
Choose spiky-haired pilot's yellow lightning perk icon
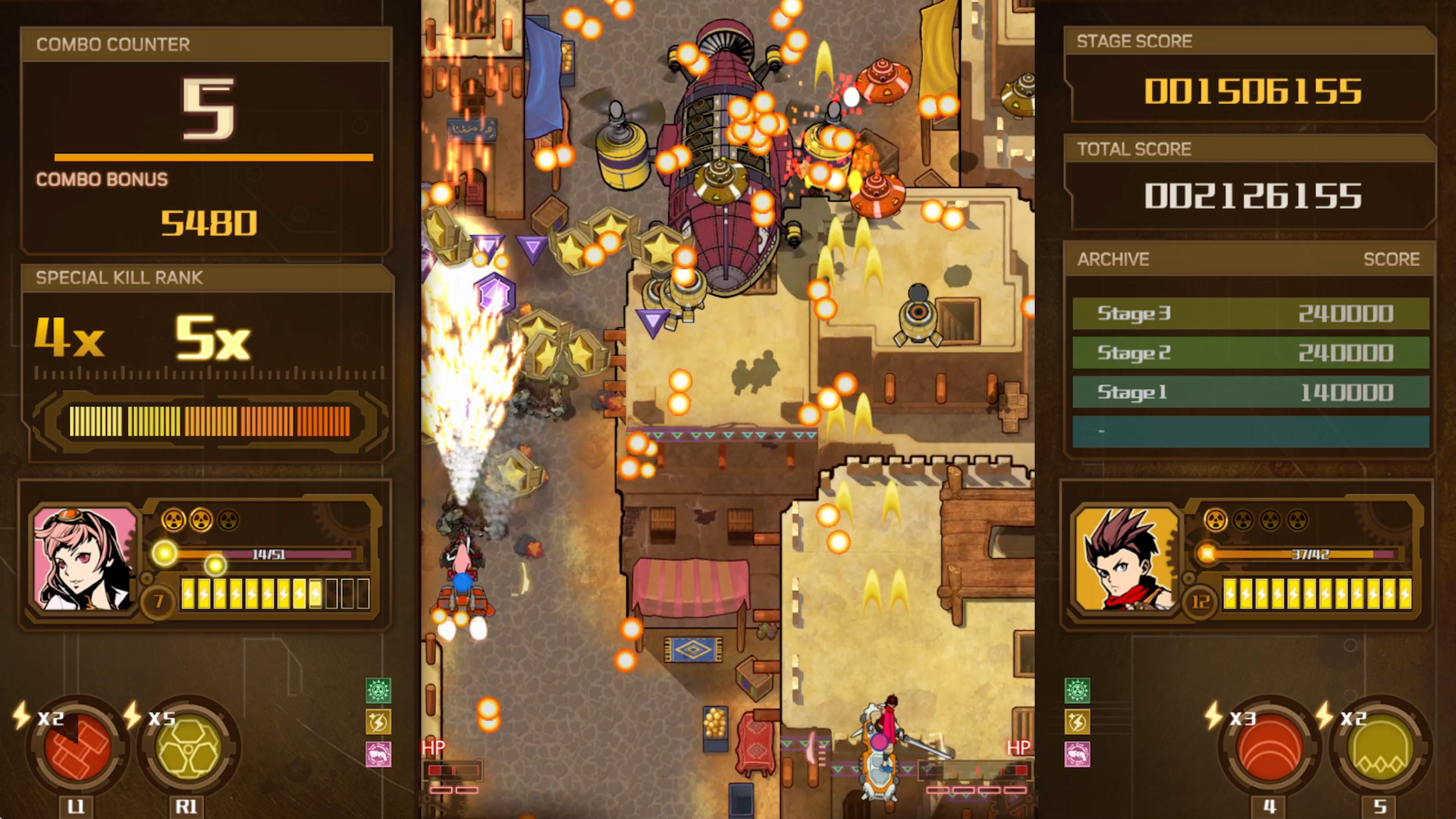point(1077,722)
